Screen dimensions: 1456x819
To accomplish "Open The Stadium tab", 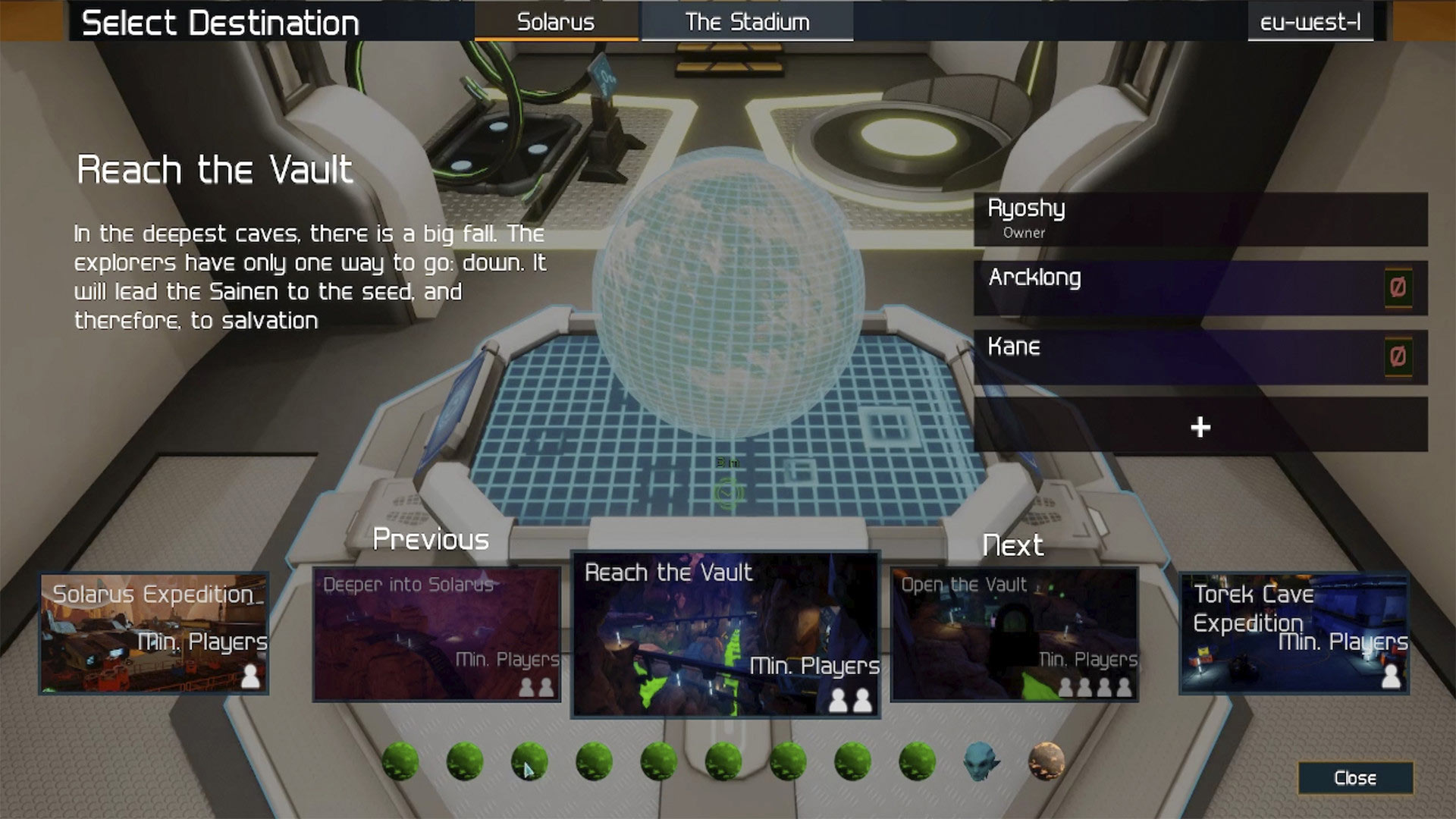I will point(747,22).
